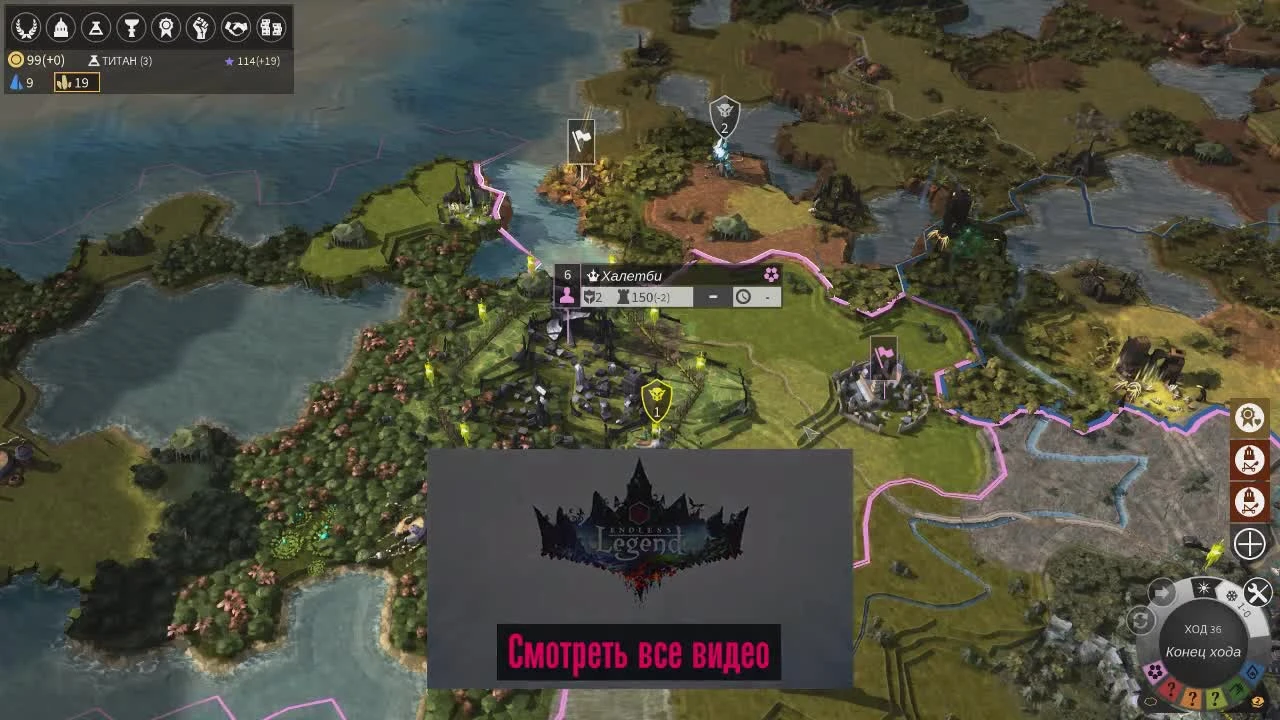Open the empire summary laurel icon
The image size is (1280, 720).
[25, 27]
